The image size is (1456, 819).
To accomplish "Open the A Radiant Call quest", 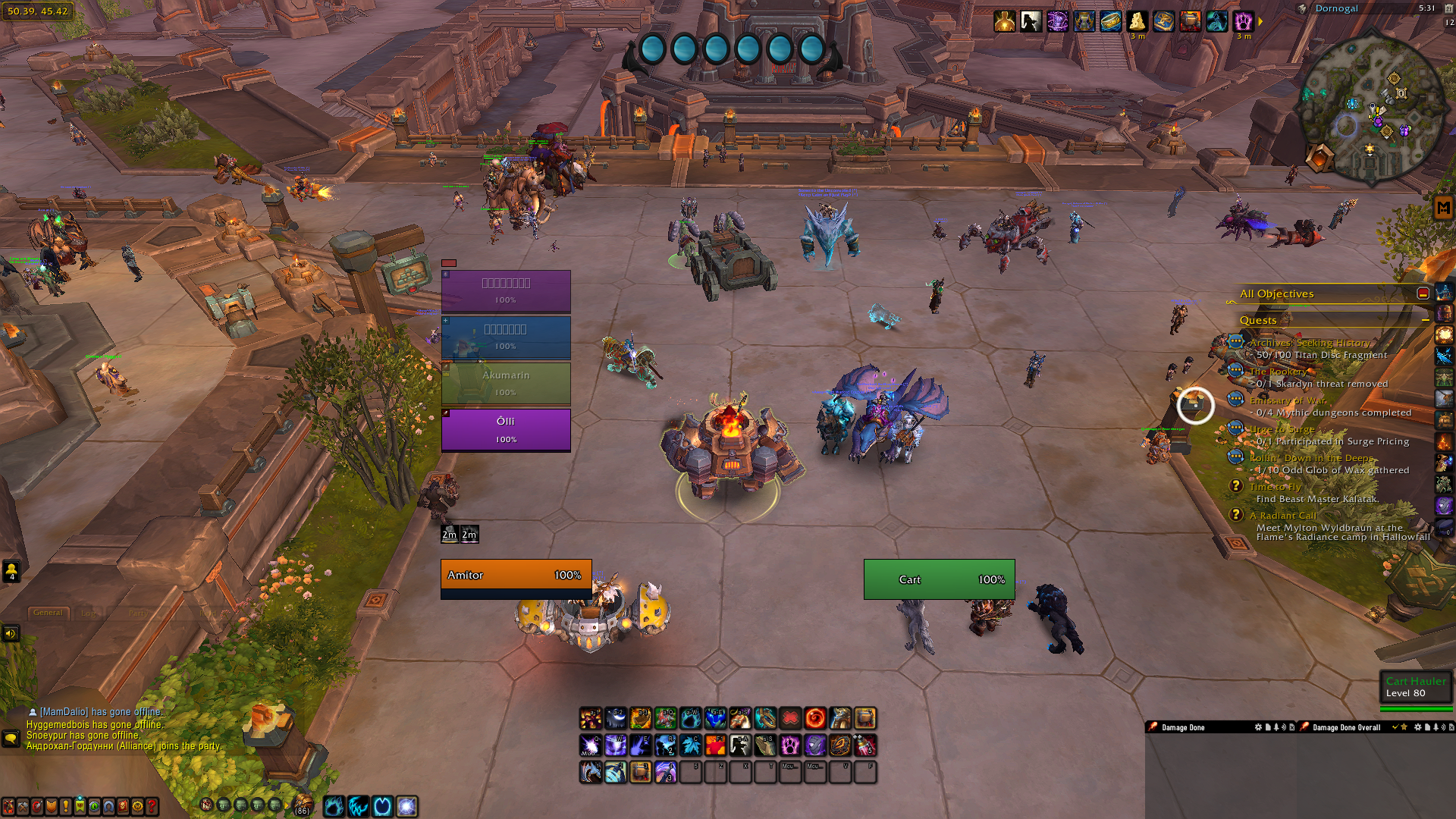I will point(1282,516).
